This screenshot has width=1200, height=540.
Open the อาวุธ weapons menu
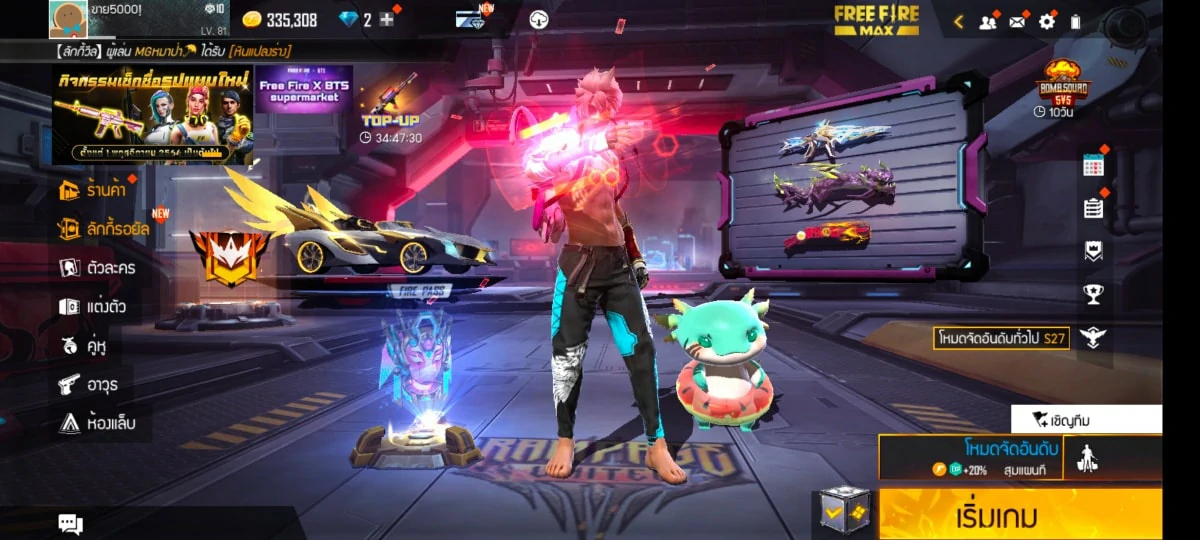coord(89,384)
